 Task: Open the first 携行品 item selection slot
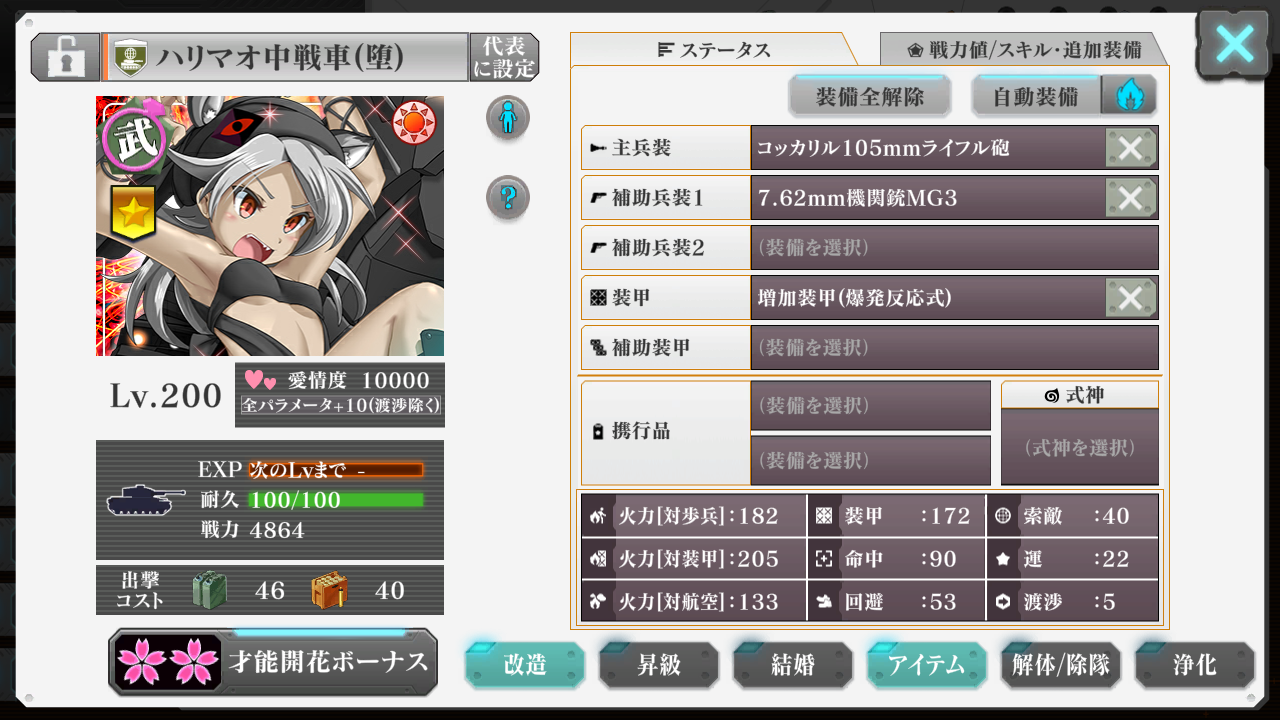click(869, 406)
